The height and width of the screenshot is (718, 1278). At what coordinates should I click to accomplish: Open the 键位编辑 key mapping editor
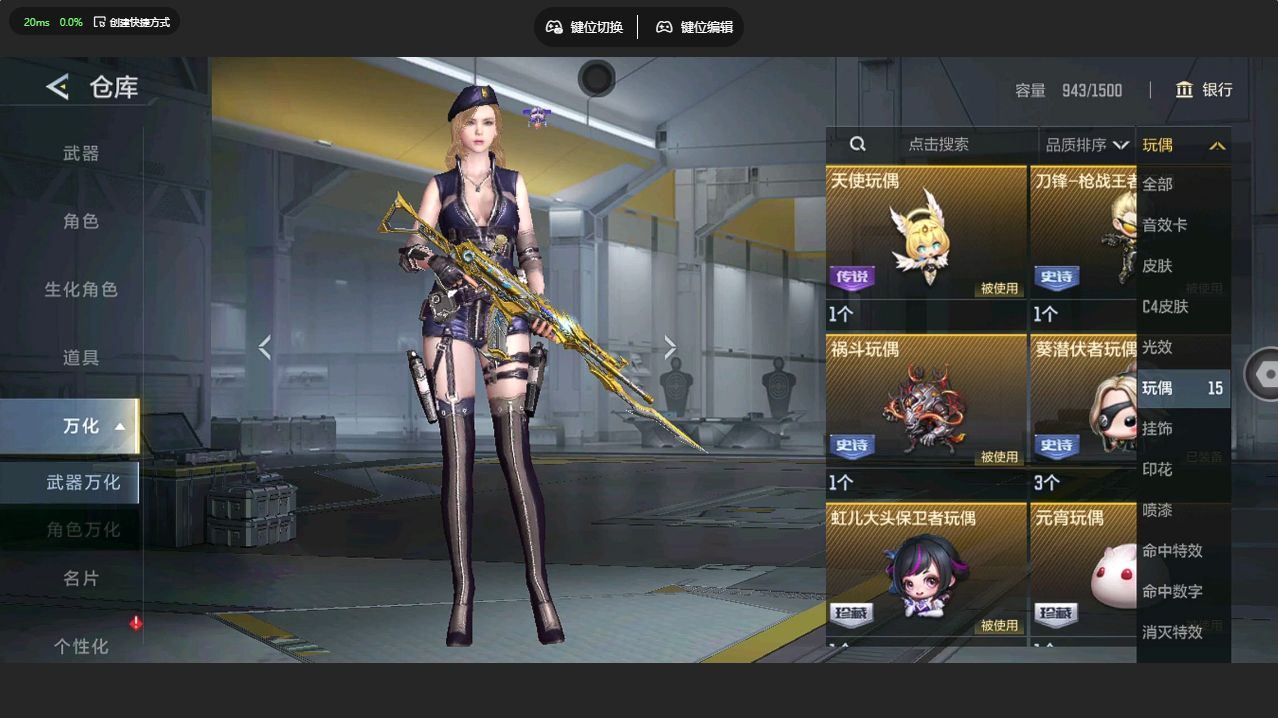pyautogui.click(x=694, y=27)
